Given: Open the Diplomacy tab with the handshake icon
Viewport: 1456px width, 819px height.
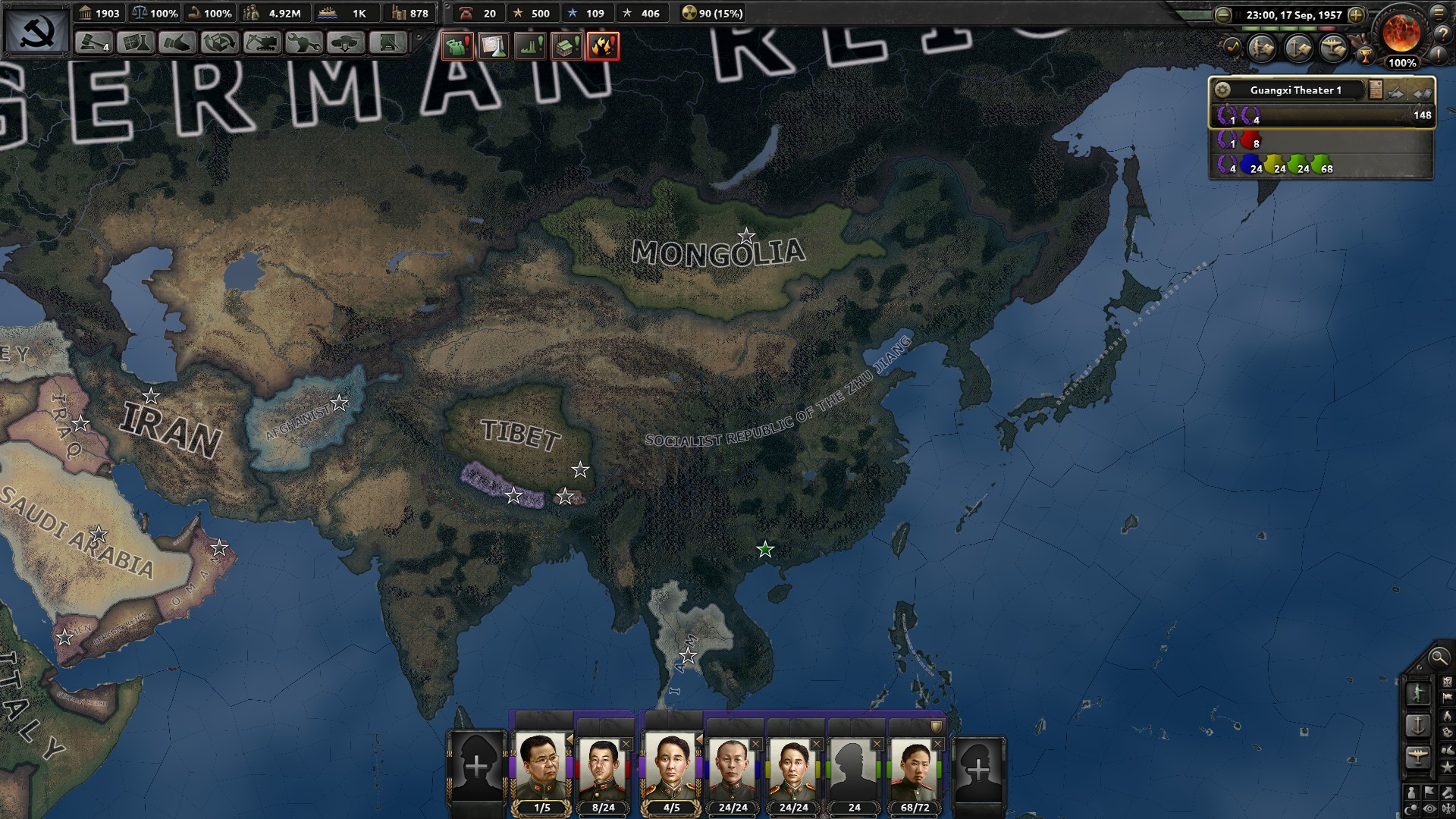Looking at the screenshot, I should click(x=177, y=42).
